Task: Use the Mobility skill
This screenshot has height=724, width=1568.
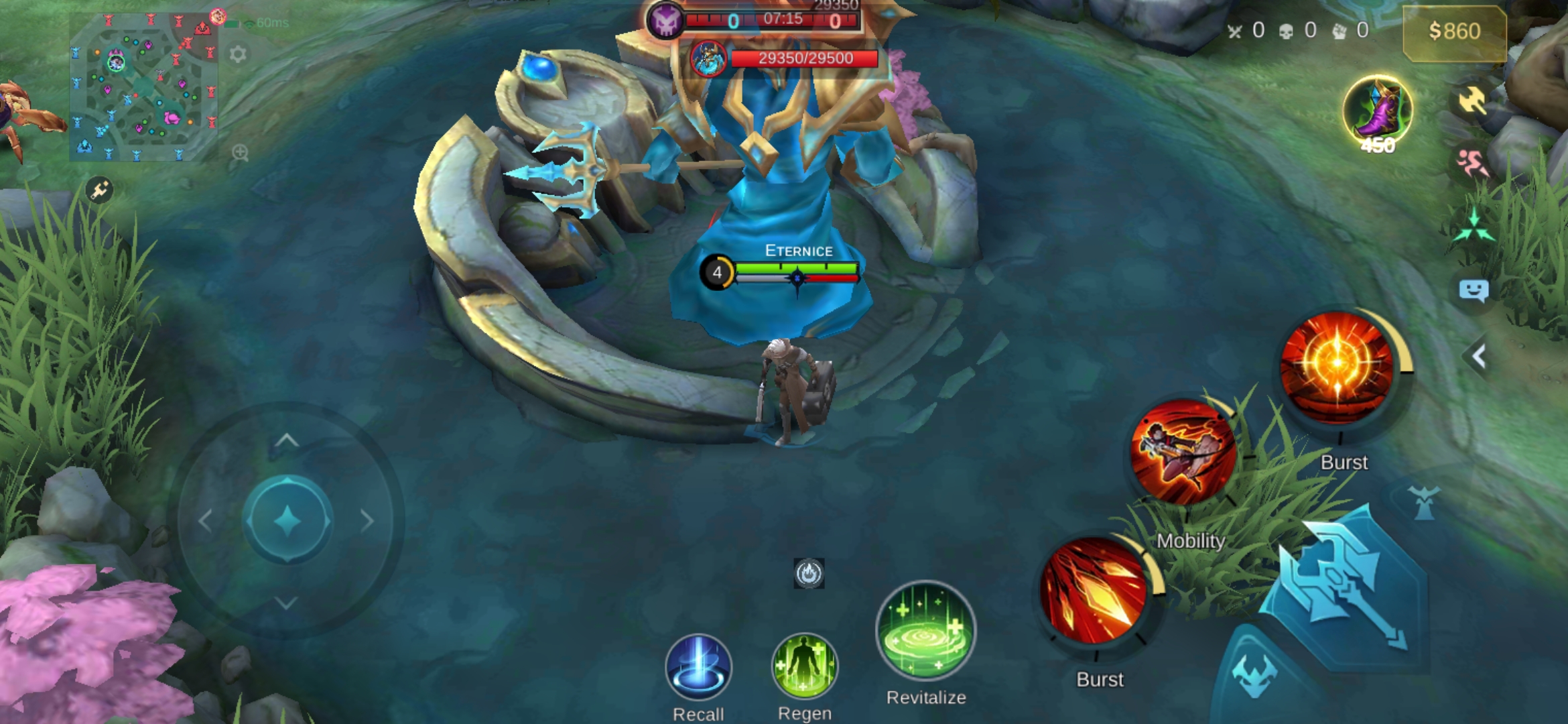Action: click(1183, 452)
